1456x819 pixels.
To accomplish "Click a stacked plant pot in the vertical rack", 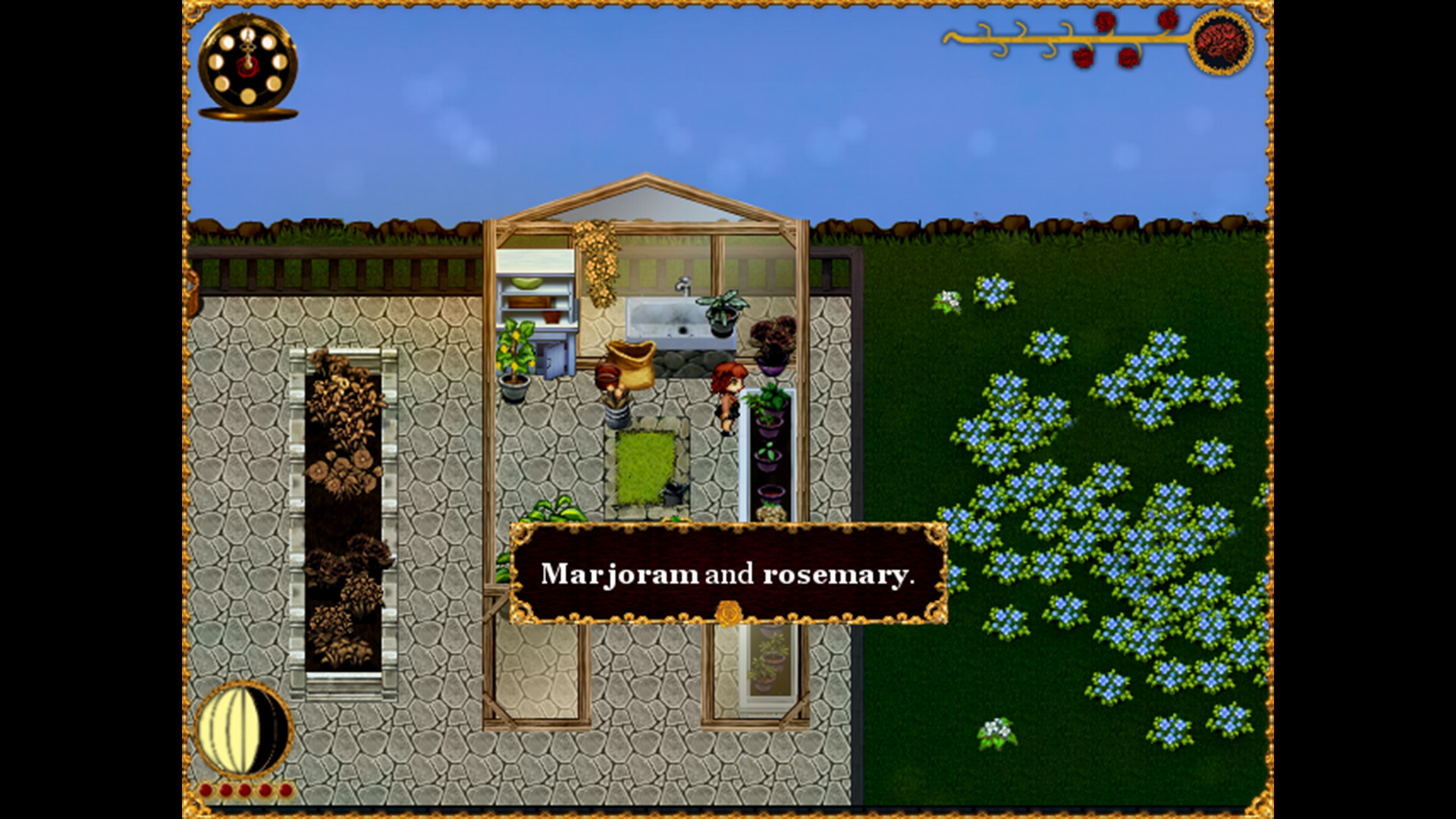I will [x=768, y=455].
